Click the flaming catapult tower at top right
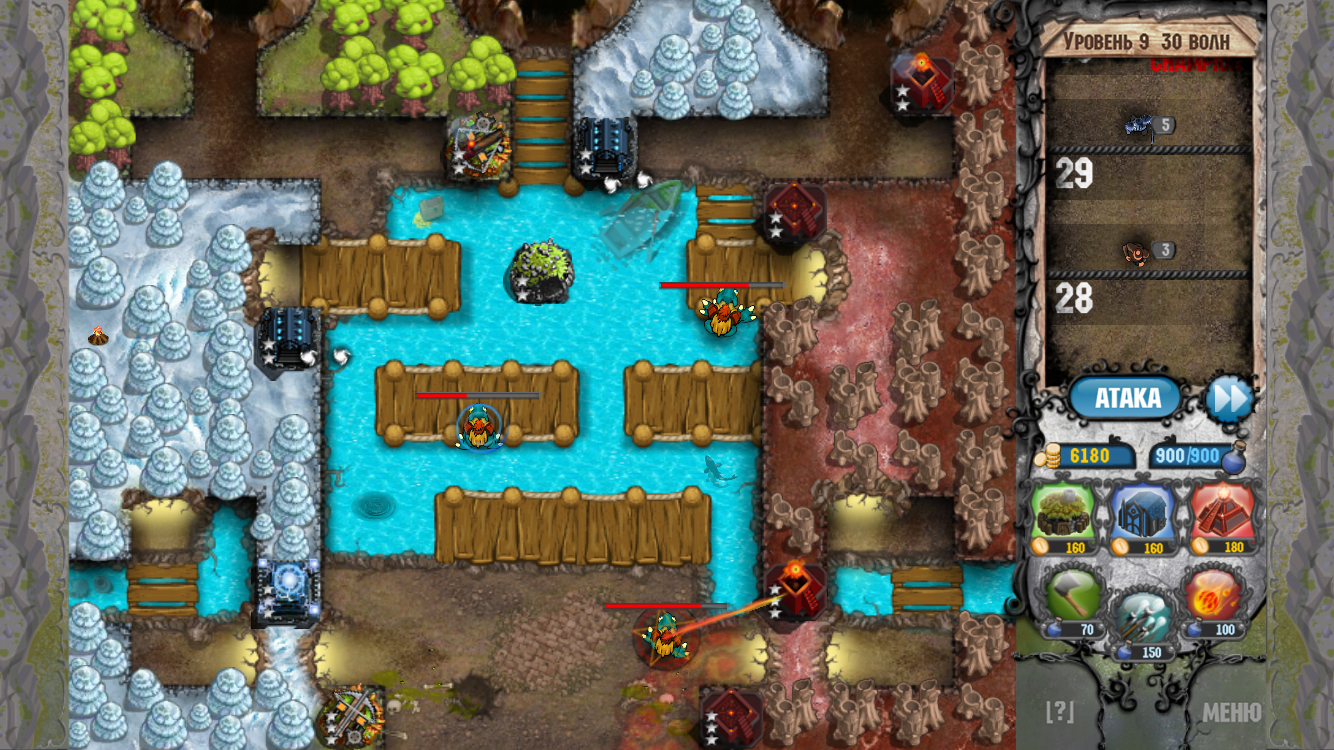This screenshot has width=1334, height=750. [x=922, y=82]
